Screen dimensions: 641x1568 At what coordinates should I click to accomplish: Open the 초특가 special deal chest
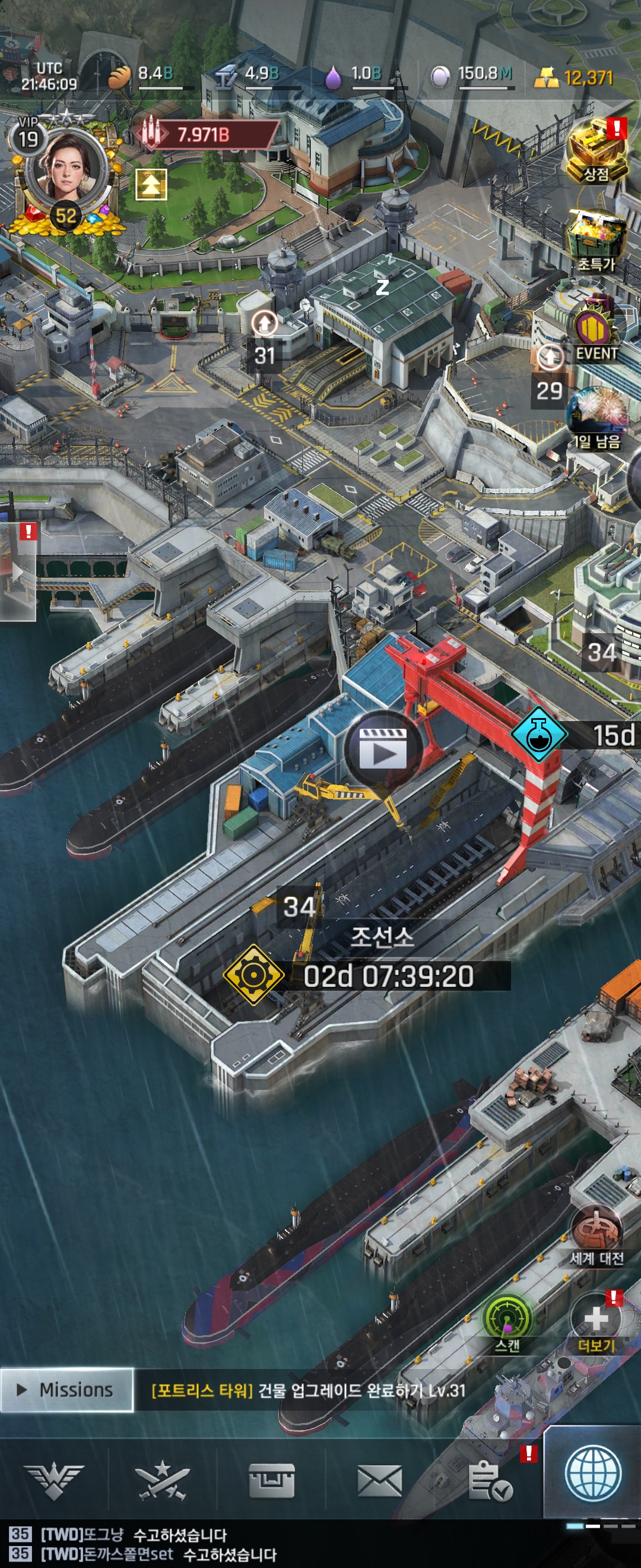pos(596,239)
